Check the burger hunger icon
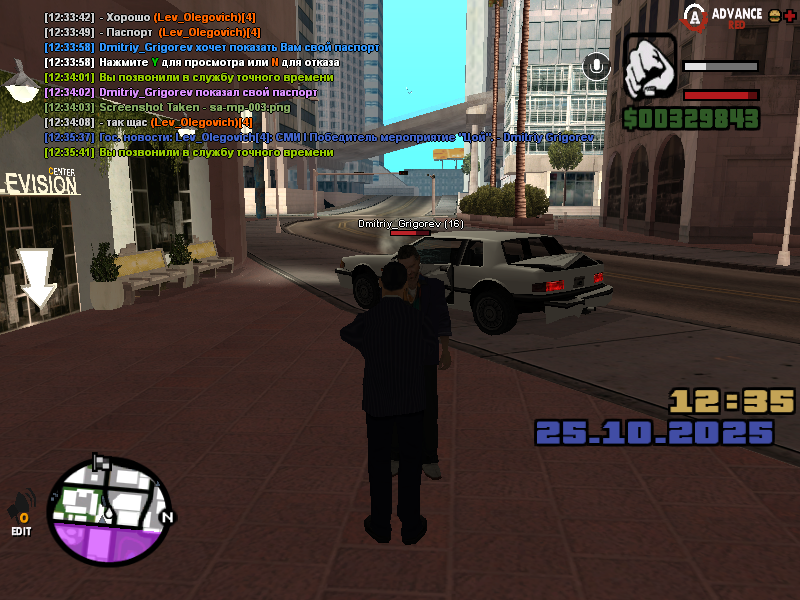This screenshot has height=600, width=800. (x=773, y=16)
